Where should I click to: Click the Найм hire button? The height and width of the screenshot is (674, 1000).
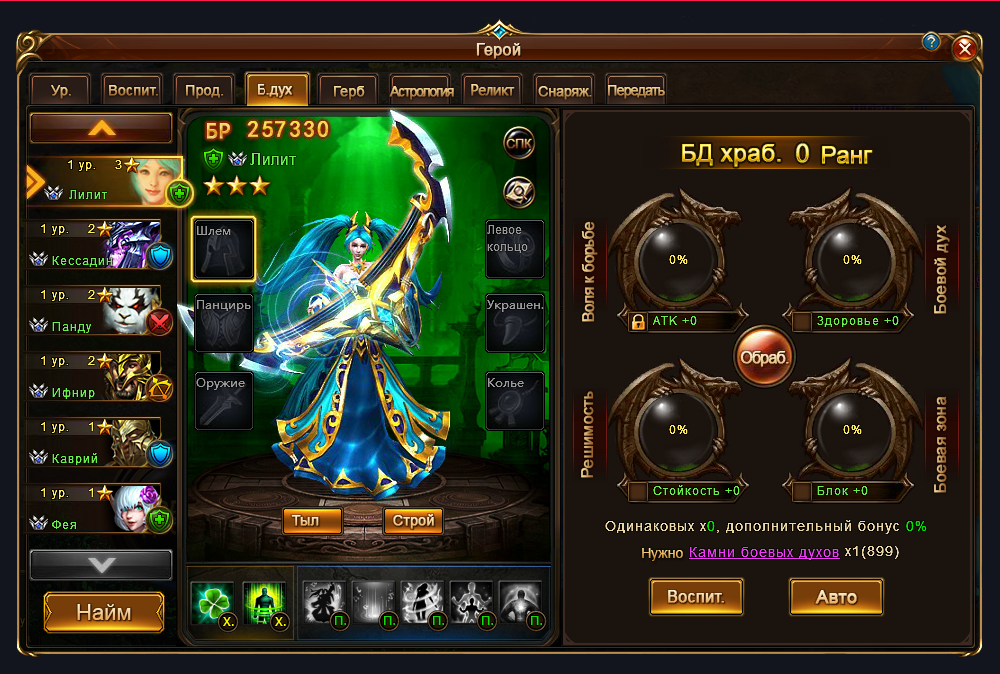pyautogui.click(x=104, y=612)
